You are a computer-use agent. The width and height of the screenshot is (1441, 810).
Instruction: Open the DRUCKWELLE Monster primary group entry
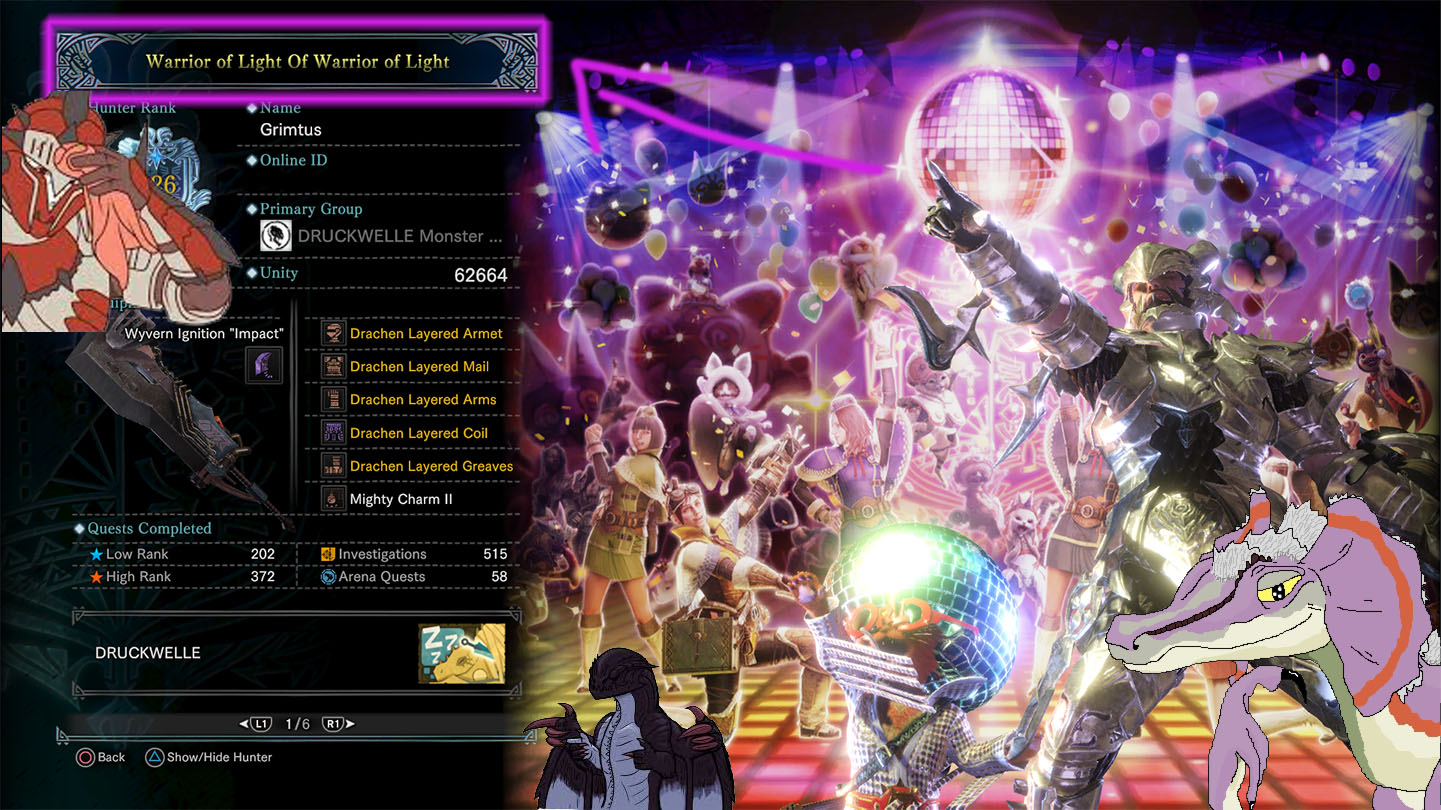click(x=382, y=236)
